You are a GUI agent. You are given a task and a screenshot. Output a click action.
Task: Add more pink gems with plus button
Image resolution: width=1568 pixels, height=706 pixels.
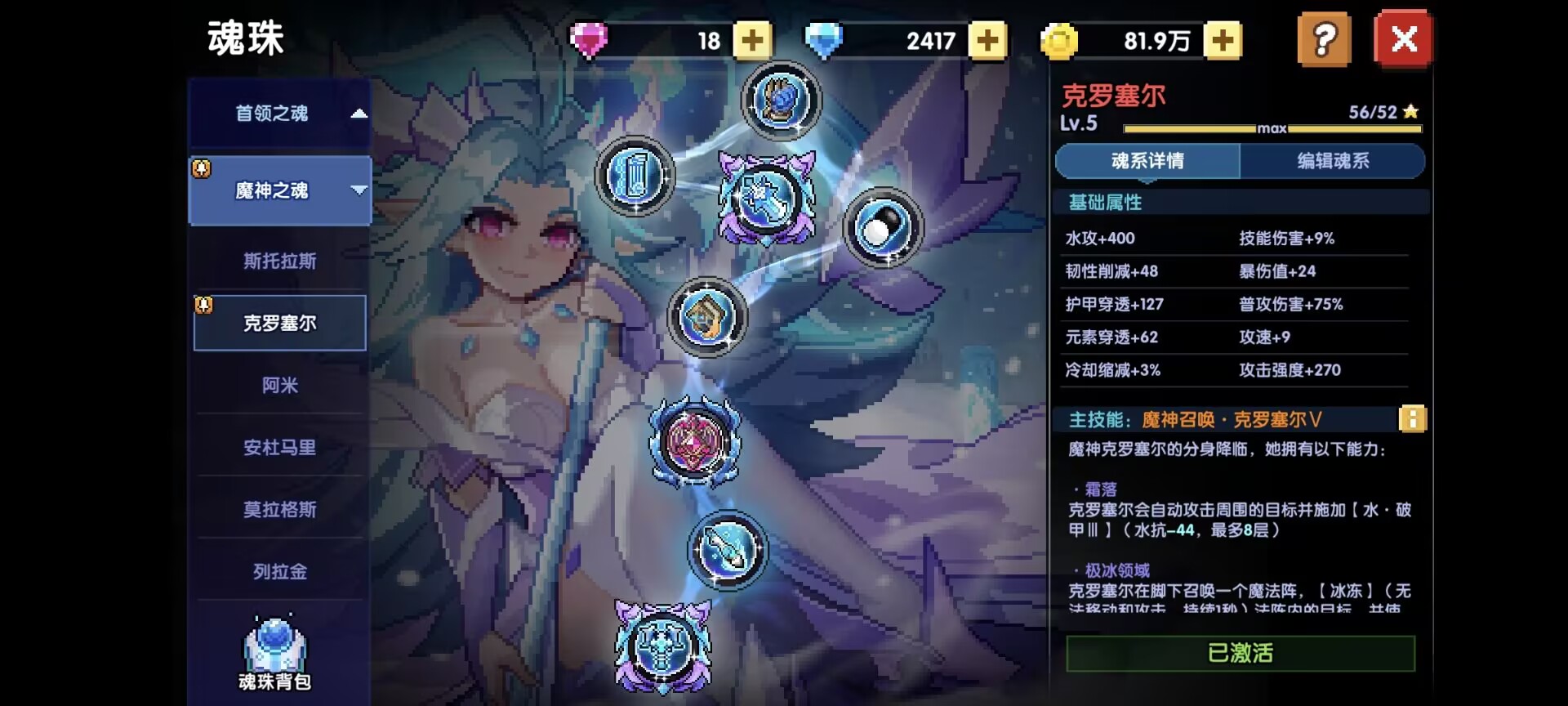click(x=752, y=40)
